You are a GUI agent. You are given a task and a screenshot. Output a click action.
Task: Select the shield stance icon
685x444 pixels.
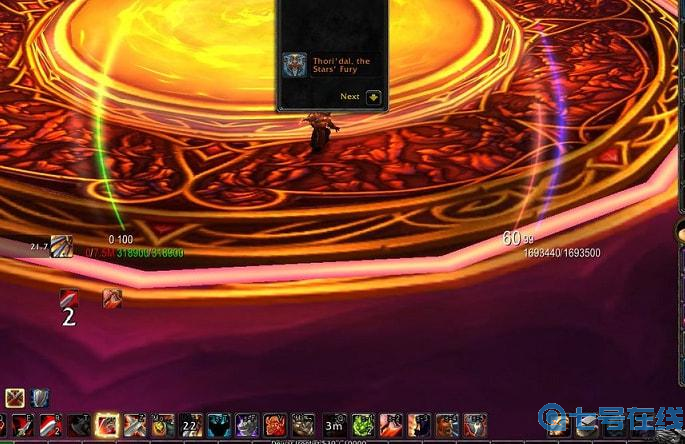click(x=40, y=398)
